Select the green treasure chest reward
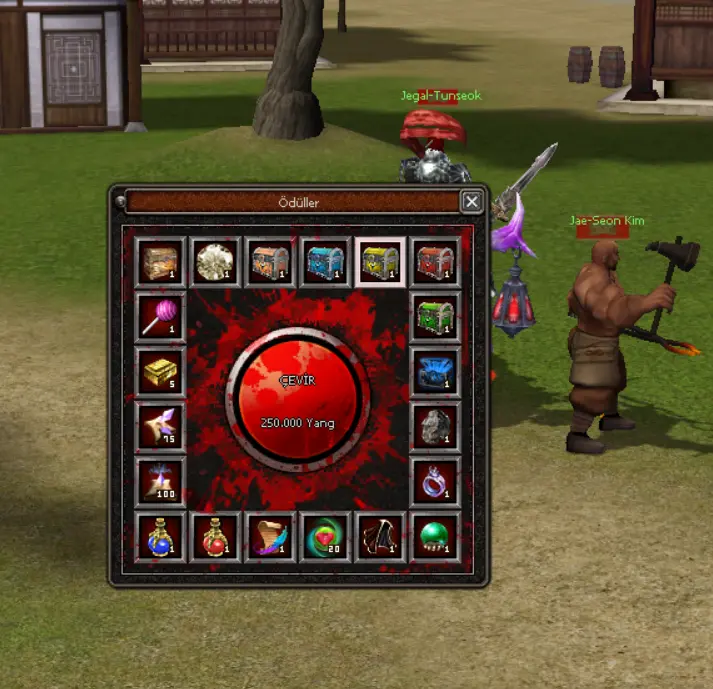Viewport: 713px width, 689px height. click(x=436, y=317)
